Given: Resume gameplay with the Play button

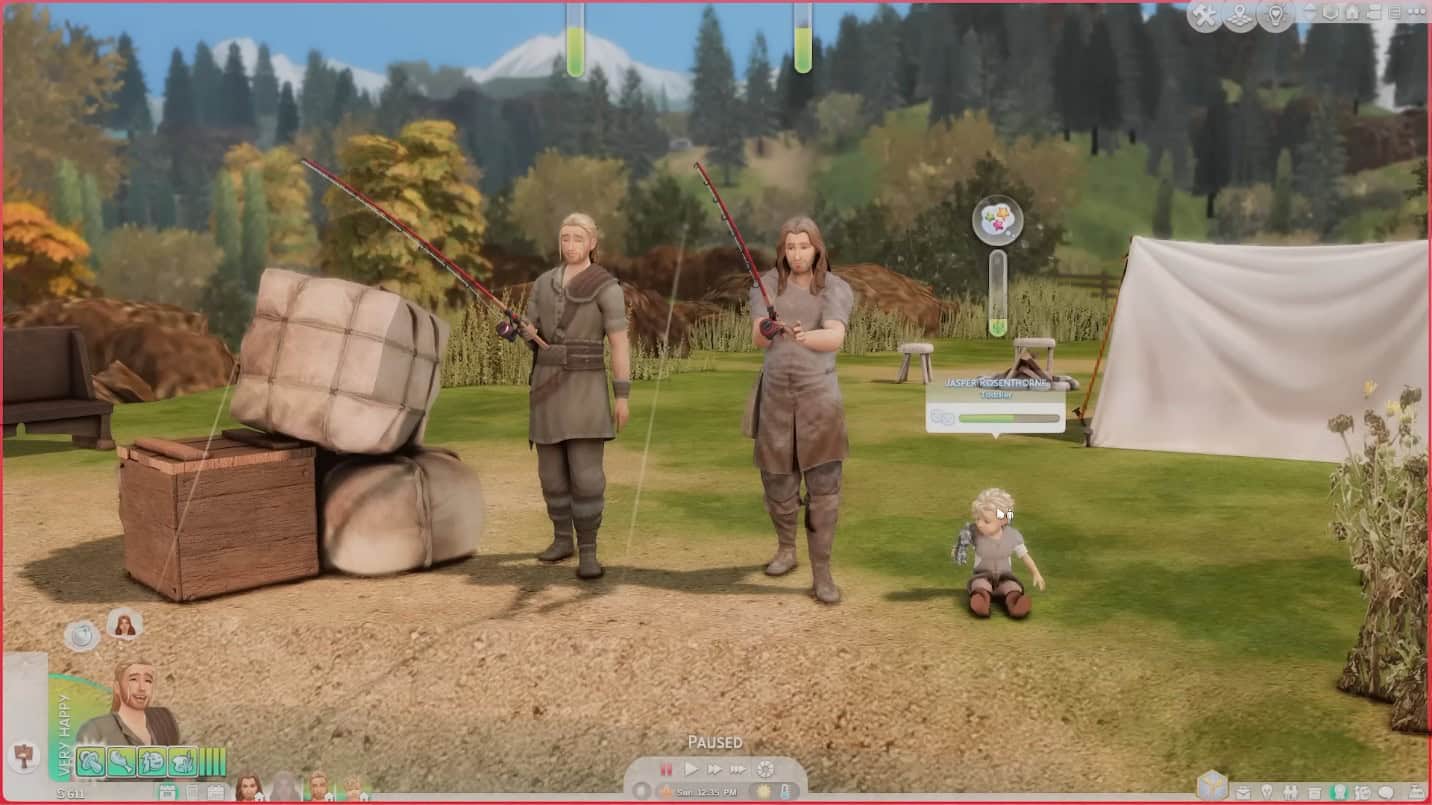Looking at the screenshot, I should 691,770.
